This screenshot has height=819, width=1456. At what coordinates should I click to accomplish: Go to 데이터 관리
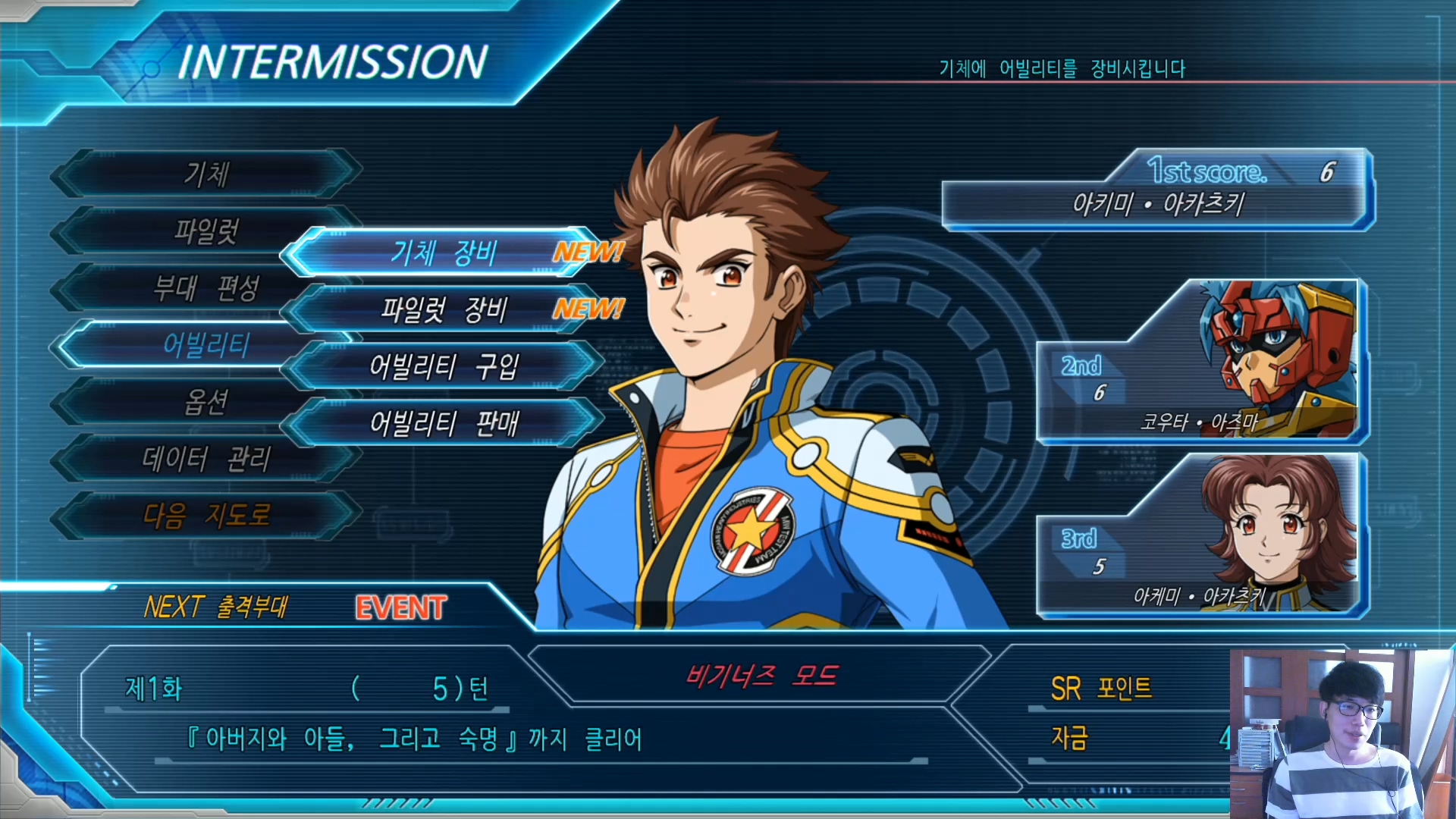point(206,459)
